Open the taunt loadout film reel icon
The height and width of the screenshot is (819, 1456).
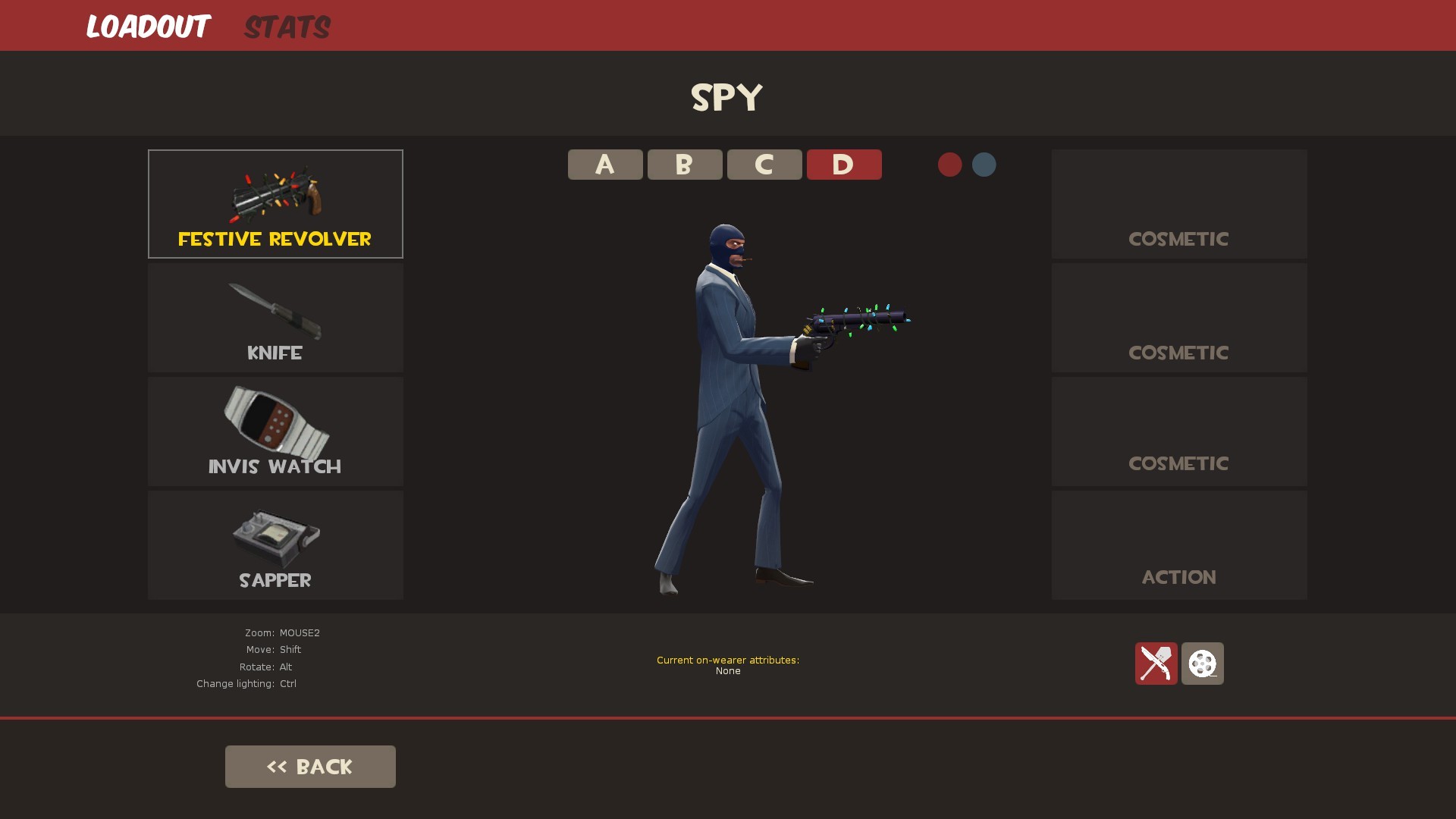point(1203,663)
